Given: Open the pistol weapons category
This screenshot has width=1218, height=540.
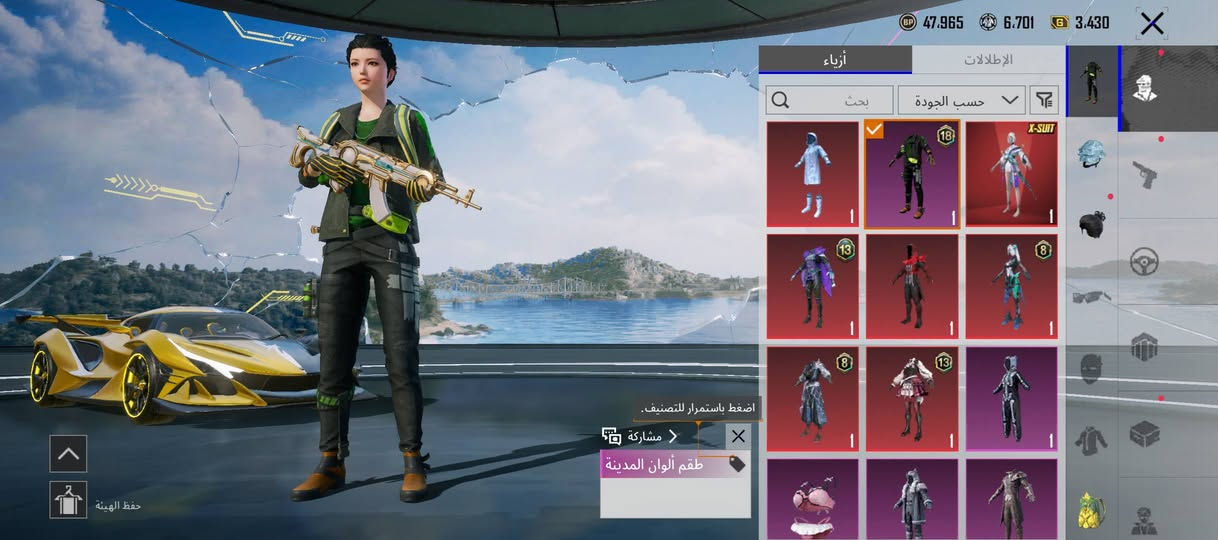Looking at the screenshot, I should pos(1145,173).
